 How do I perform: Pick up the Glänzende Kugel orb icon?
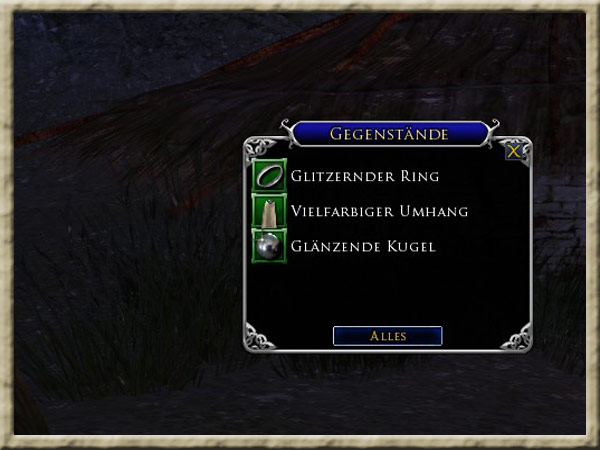click(x=269, y=246)
